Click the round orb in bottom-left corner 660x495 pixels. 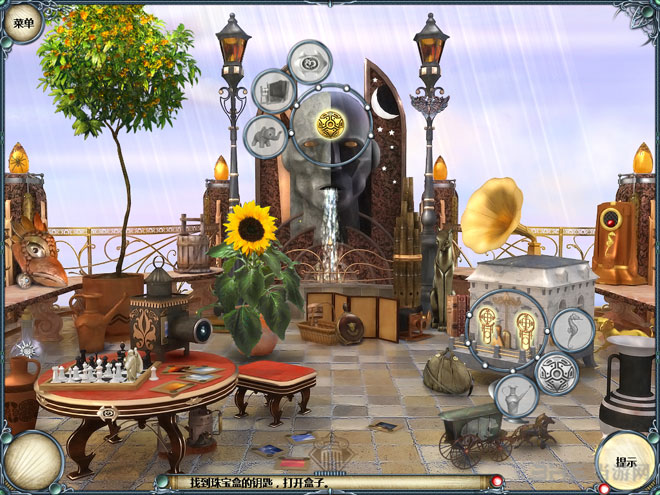(33, 462)
